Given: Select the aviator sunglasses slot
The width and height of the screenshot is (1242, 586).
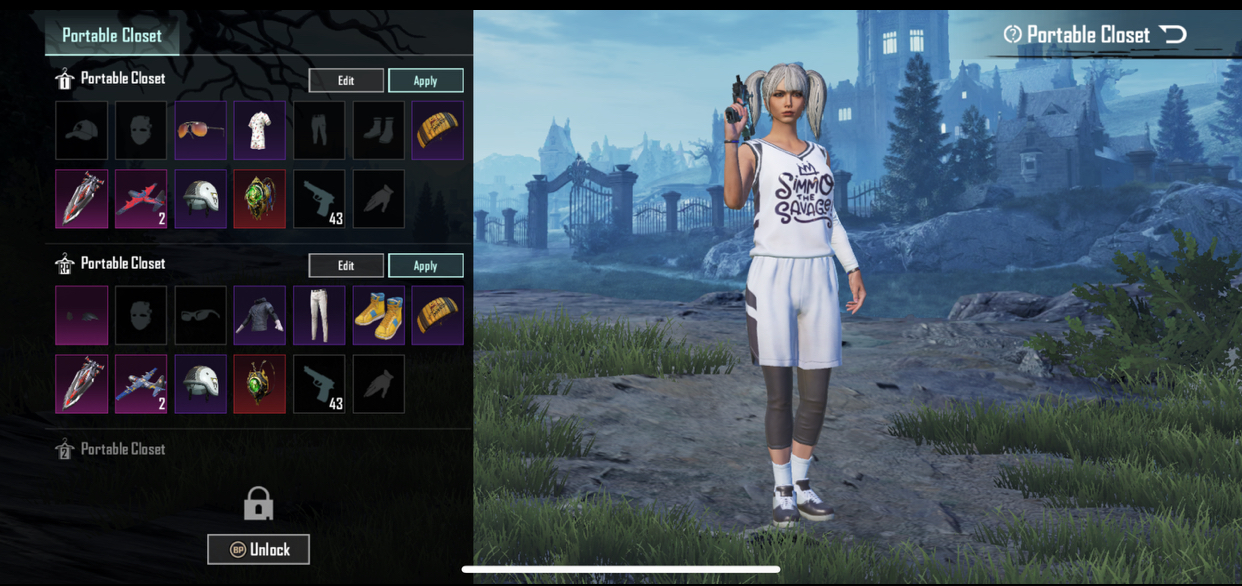Looking at the screenshot, I should (x=200, y=130).
